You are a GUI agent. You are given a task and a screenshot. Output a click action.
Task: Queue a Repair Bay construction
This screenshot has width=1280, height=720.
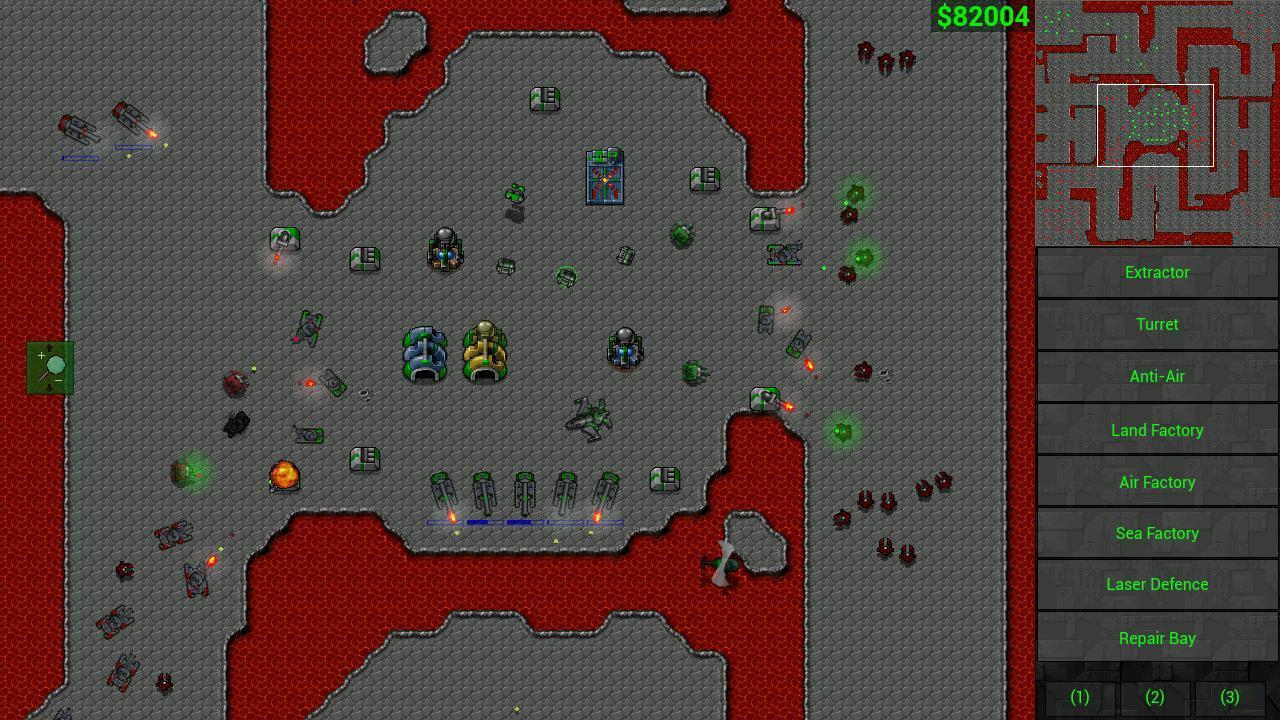(1157, 638)
